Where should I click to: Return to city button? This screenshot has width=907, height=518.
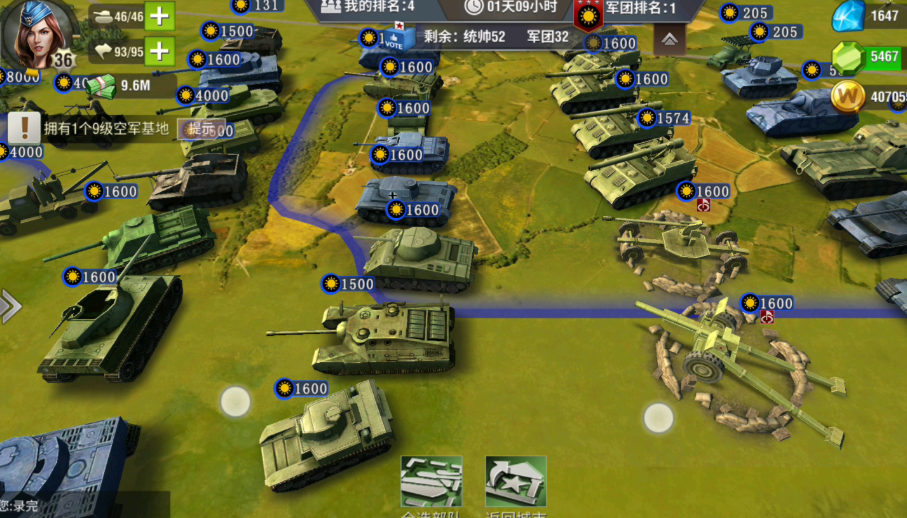(x=516, y=484)
